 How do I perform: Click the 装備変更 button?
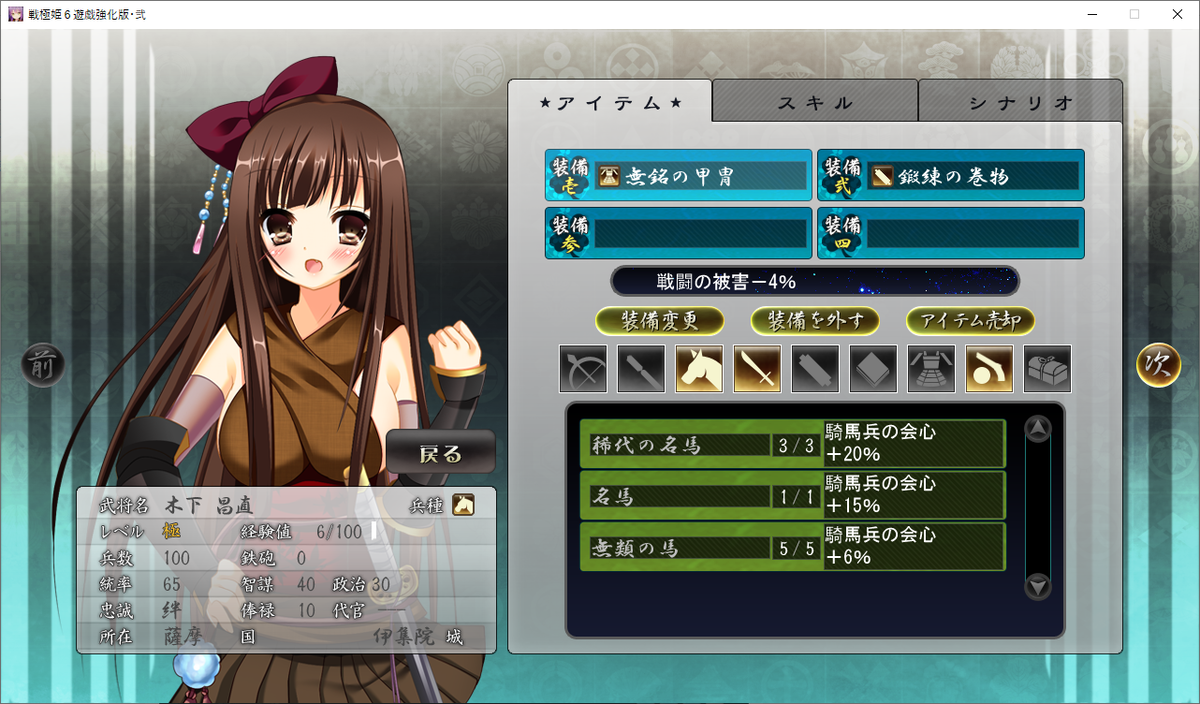coord(659,321)
